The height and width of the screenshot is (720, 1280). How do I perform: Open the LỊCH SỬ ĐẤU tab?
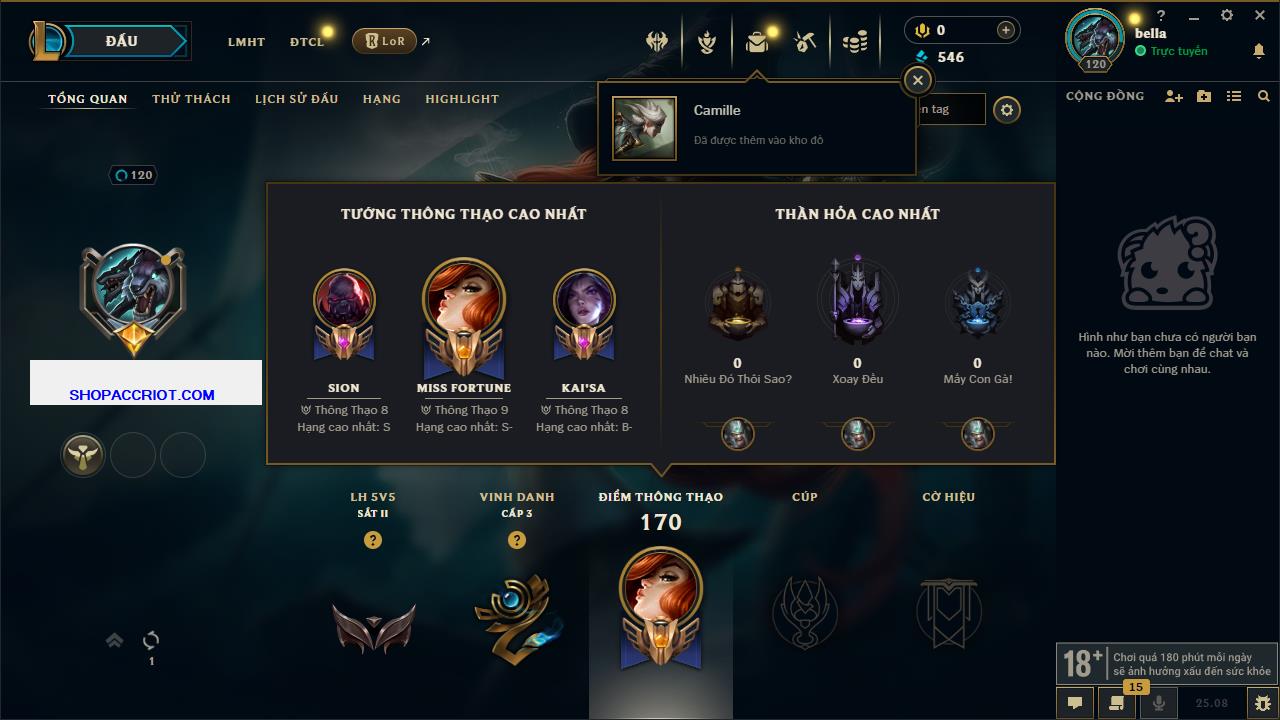point(296,99)
